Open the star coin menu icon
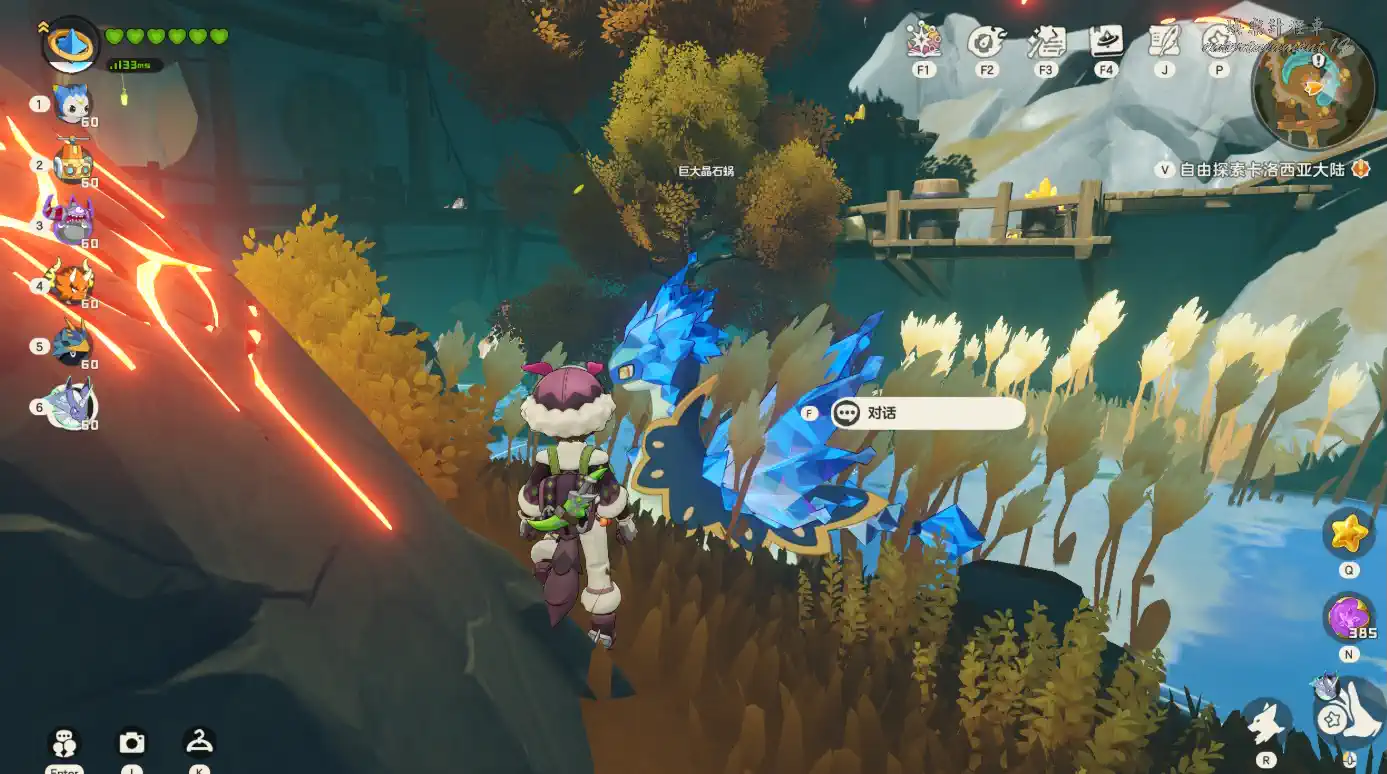1387x774 pixels. pos(1218,42)
